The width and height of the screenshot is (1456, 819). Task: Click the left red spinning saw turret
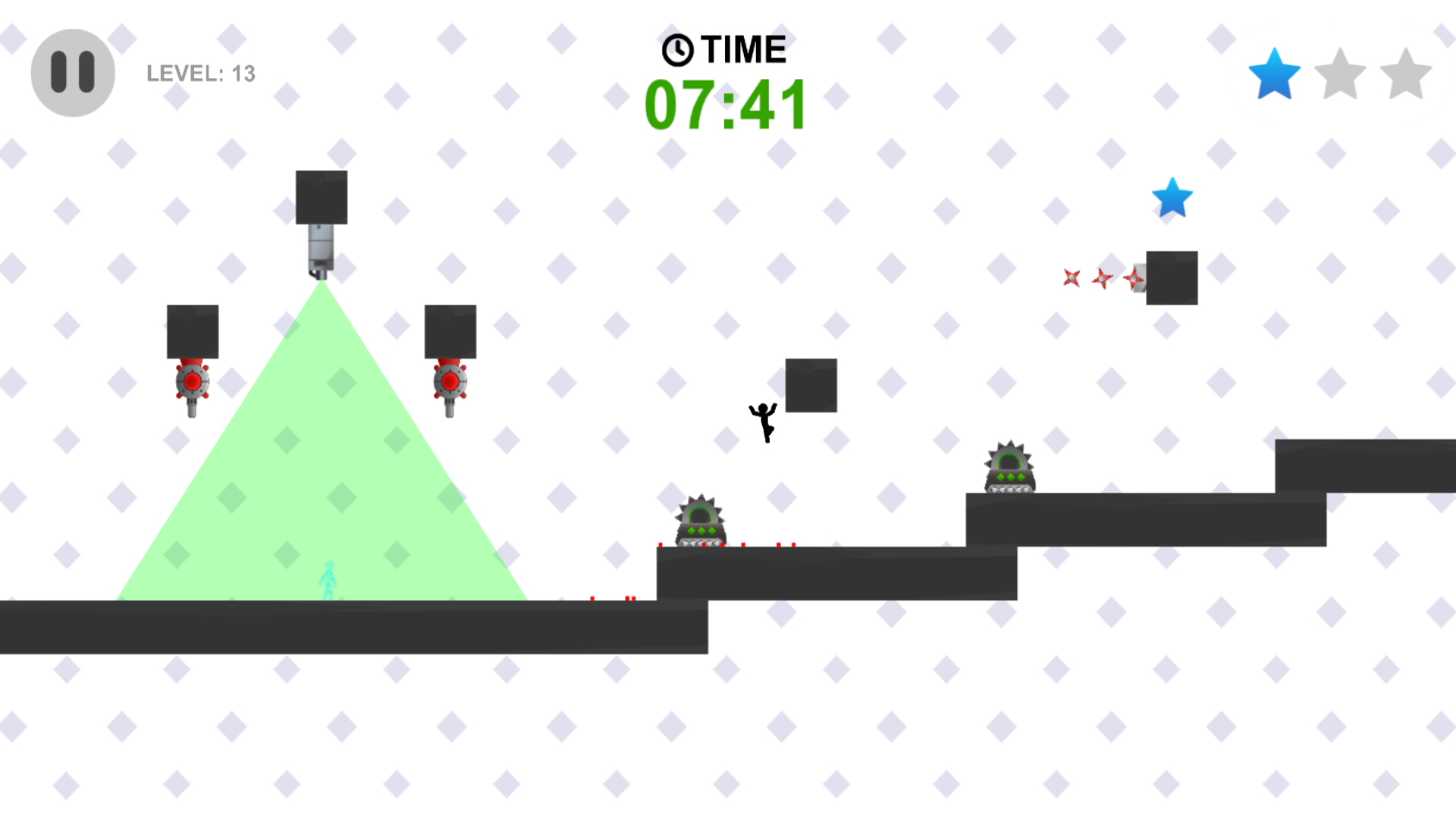(x=191, y=383)
